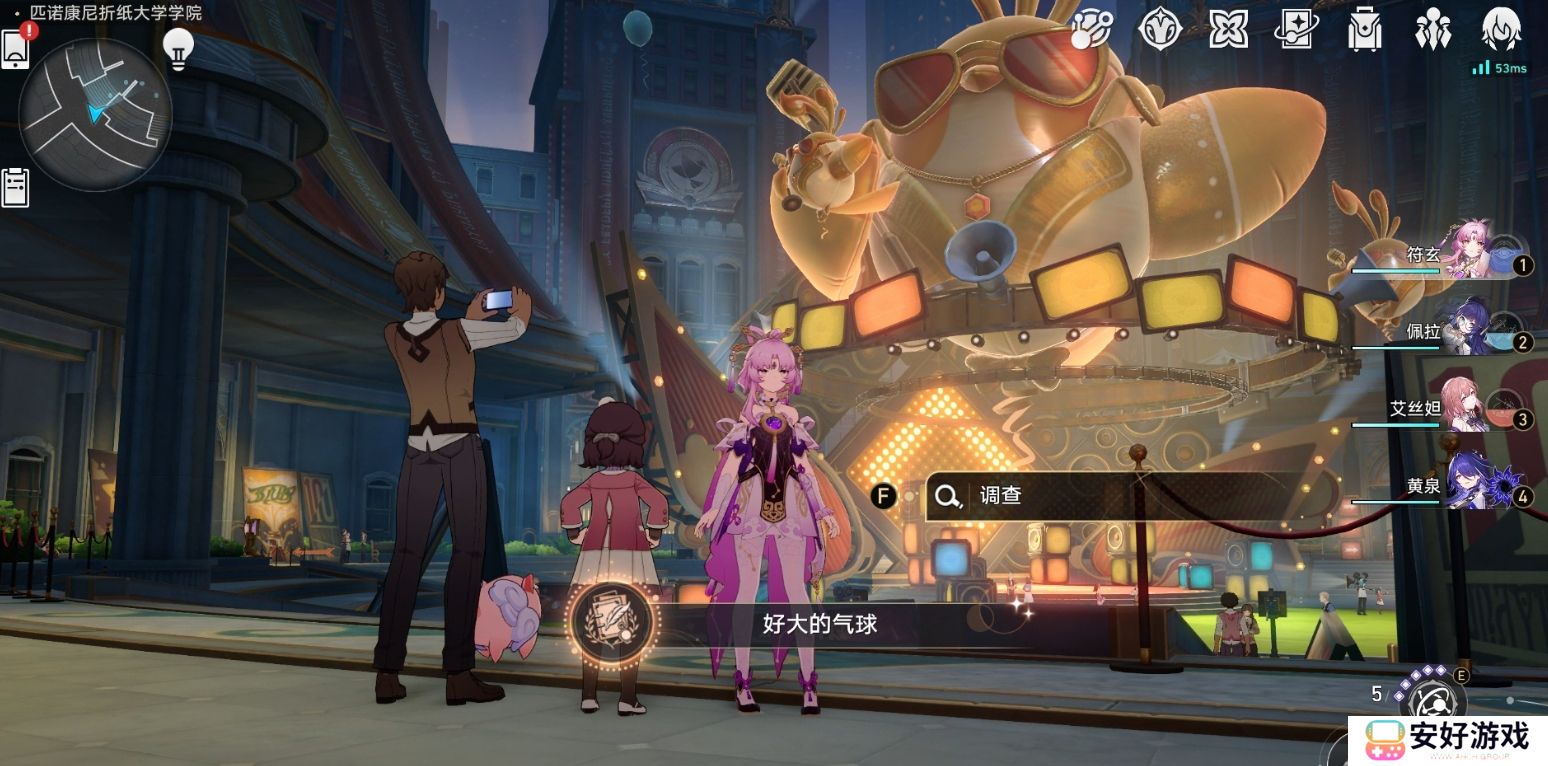The width and height of the screenshot is (1548, 766).
Task: Open the suitcase inventory icon
Action: 1364,29
